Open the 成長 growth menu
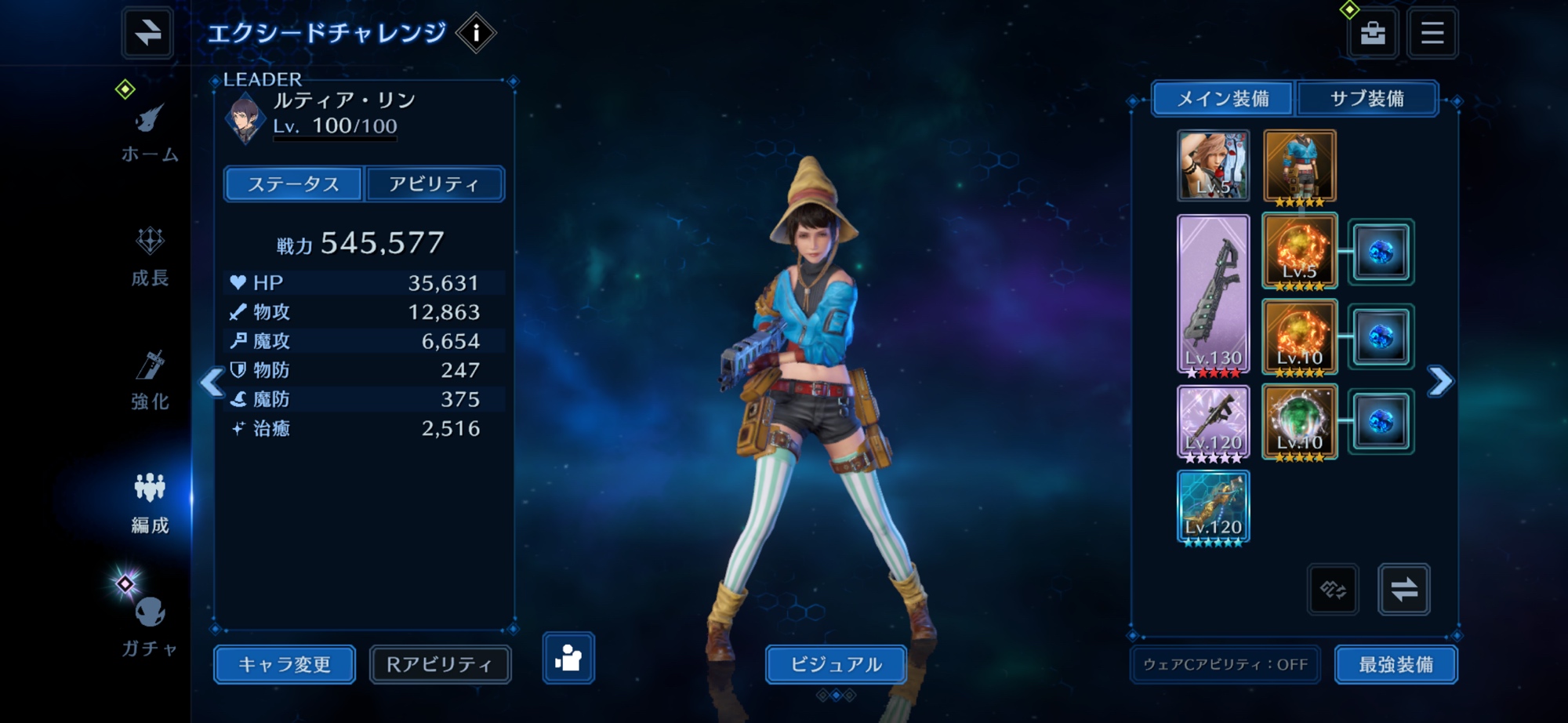 pos(150,256)
